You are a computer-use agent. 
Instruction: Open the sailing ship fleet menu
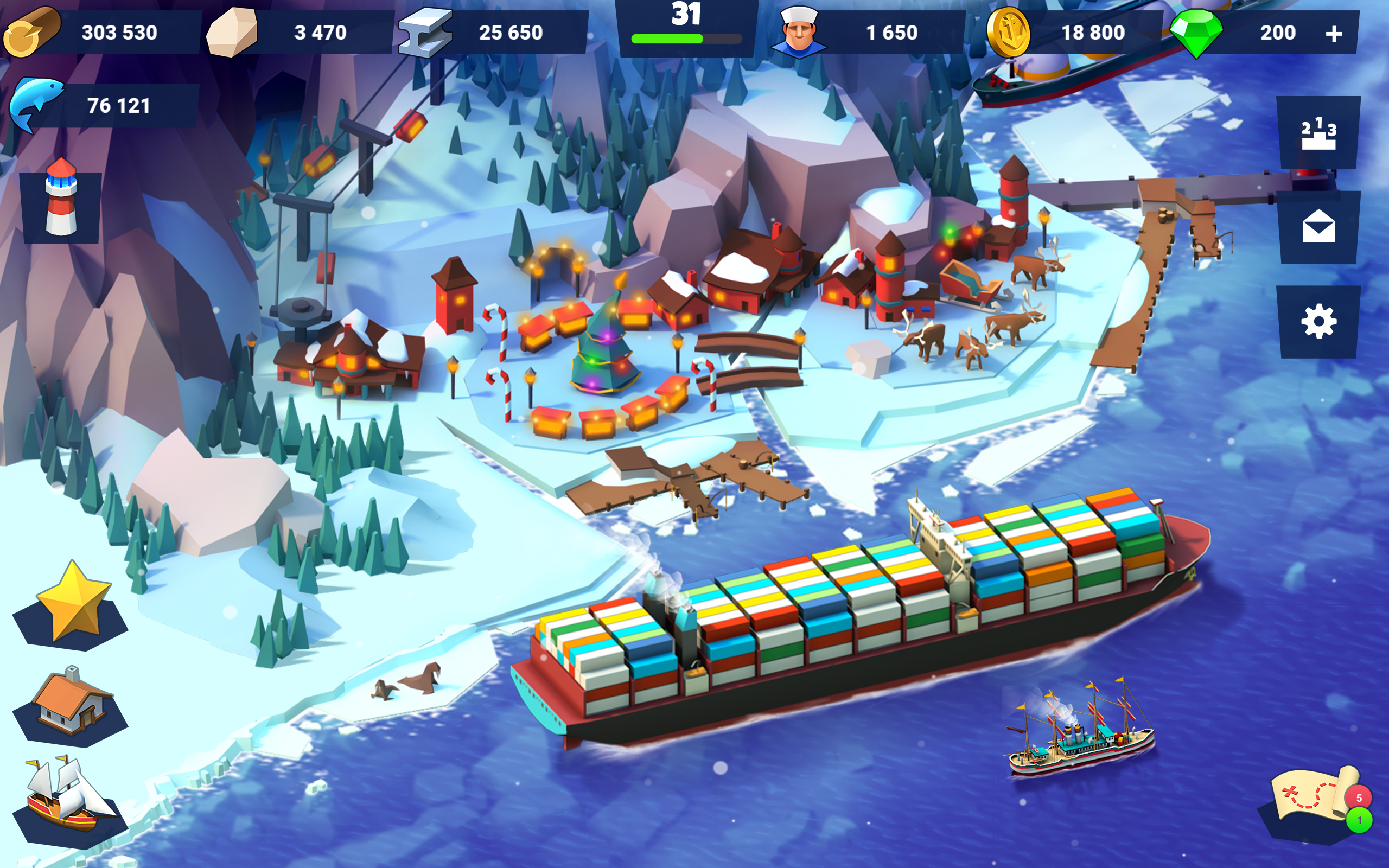point(69,796)
